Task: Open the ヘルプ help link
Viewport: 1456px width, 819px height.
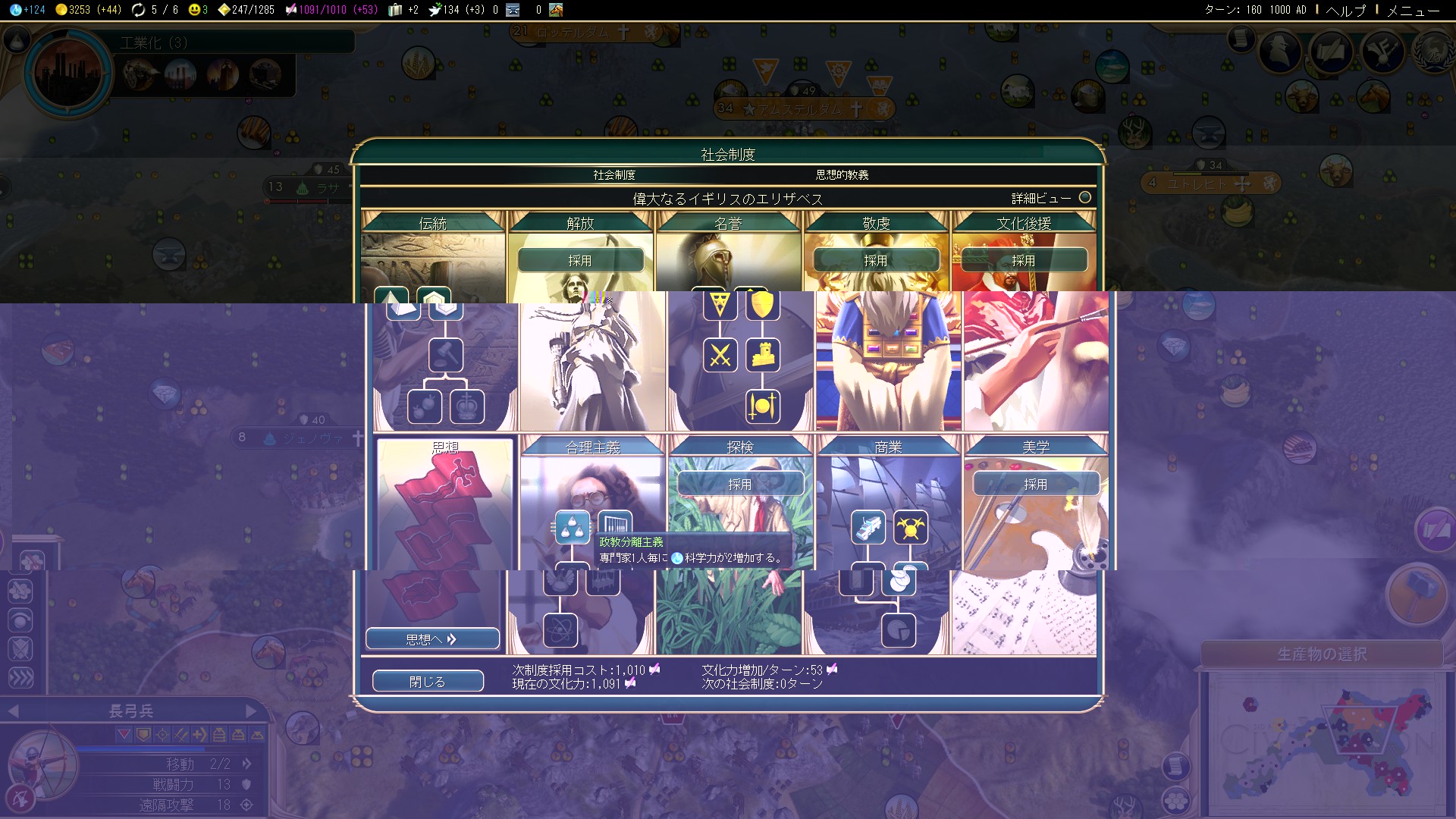Action: (x=1345, y=10)
